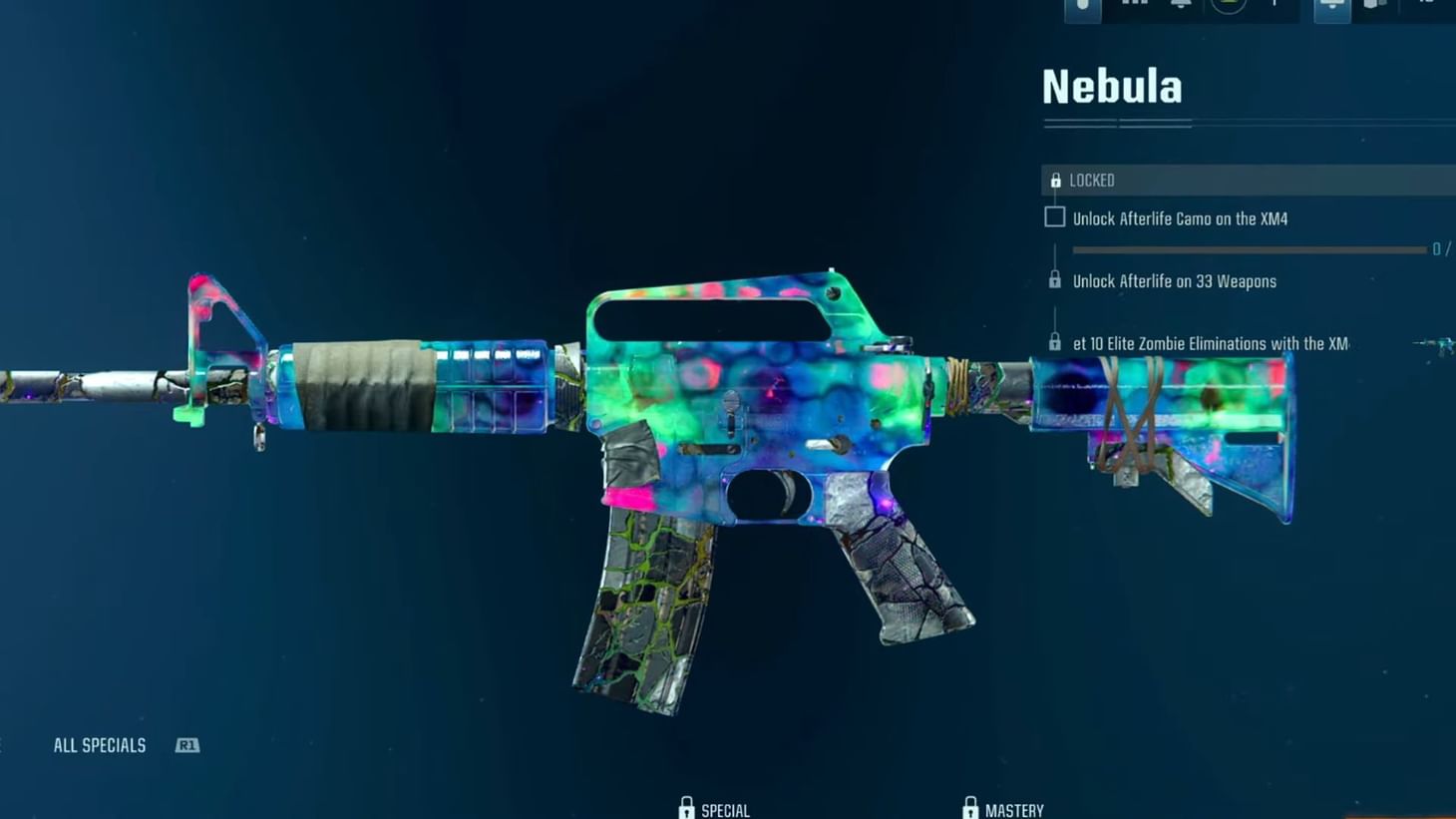Open the notifications bell icon
Screen dimensions: 1456x819
coord(1182,6)
